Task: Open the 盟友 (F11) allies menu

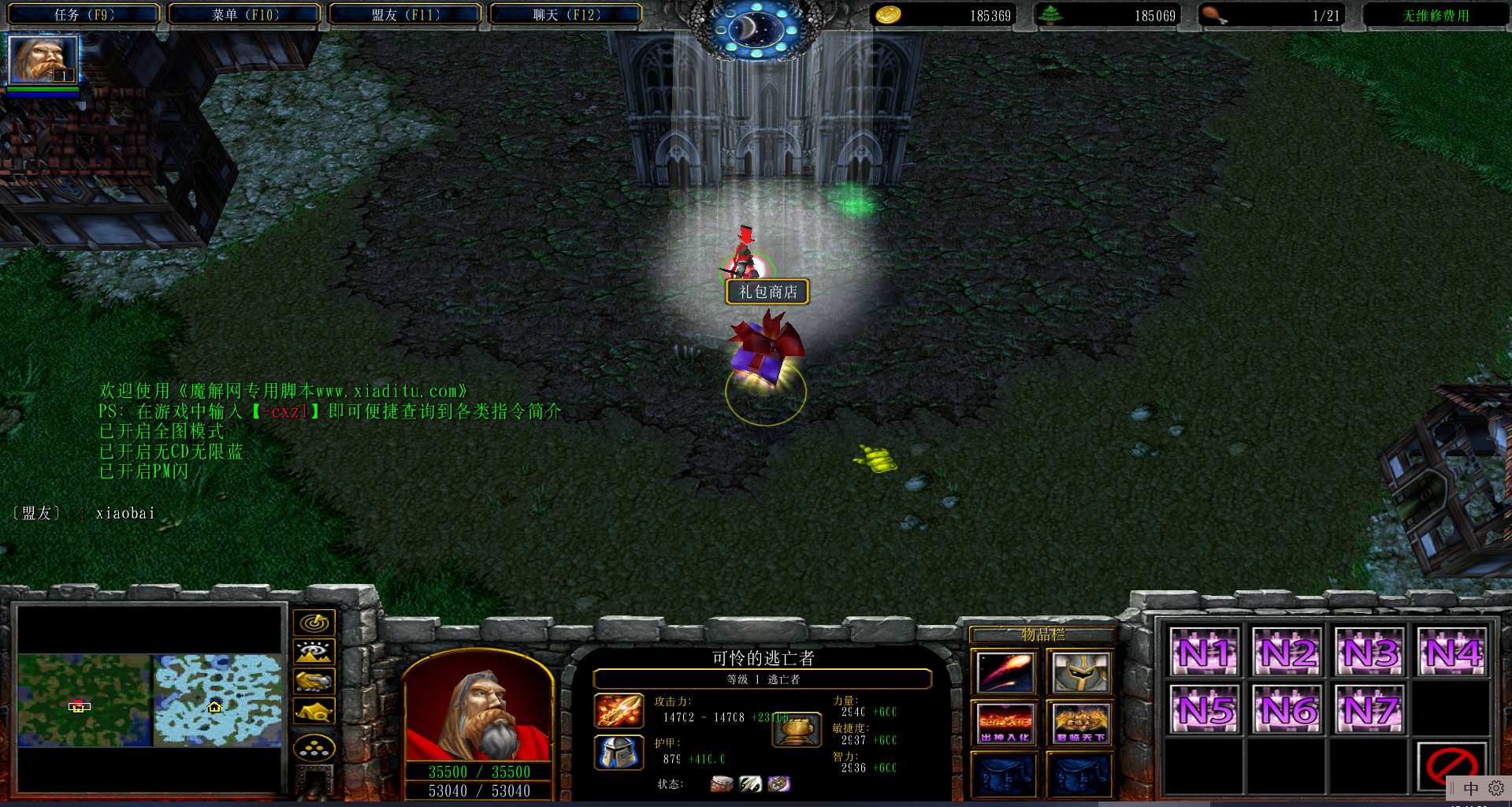Action: coord(405,15)
